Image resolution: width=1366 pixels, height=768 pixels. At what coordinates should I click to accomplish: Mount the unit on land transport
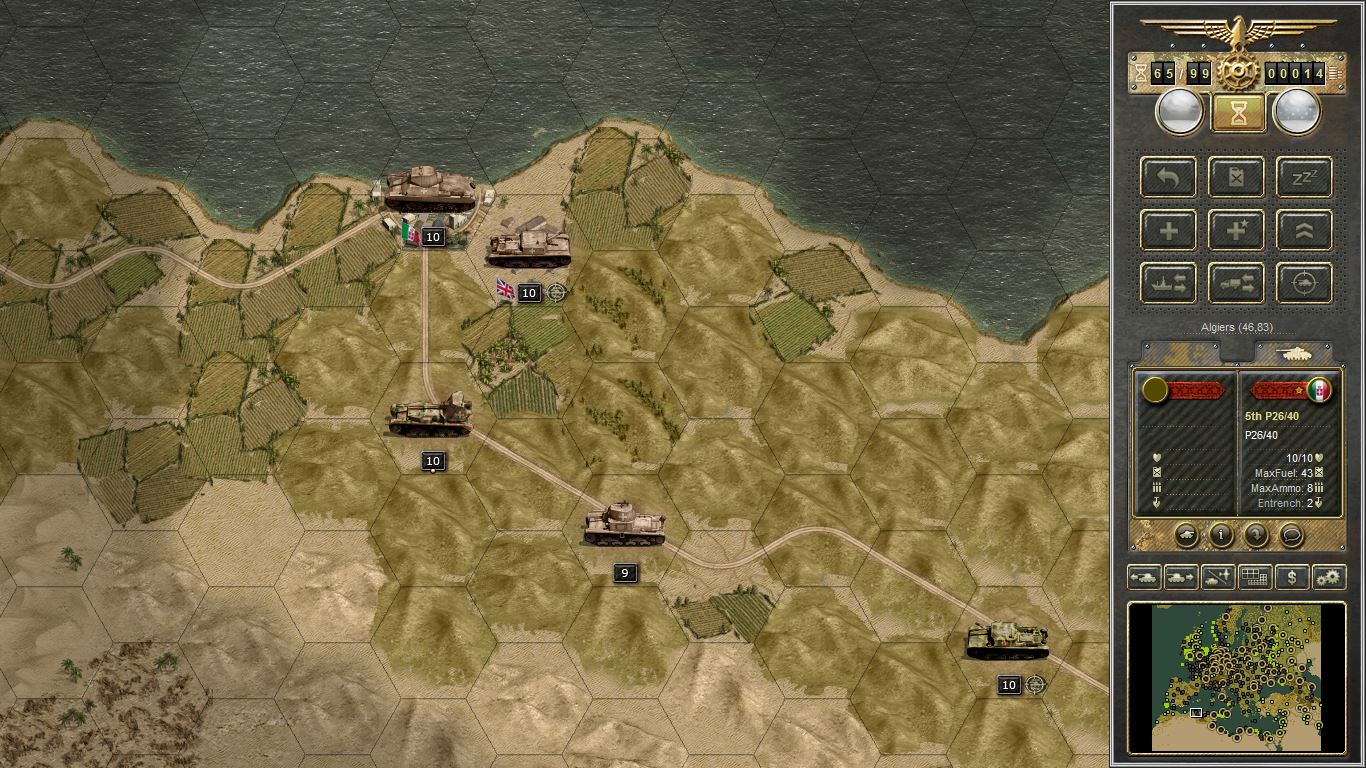(1236, 282)
